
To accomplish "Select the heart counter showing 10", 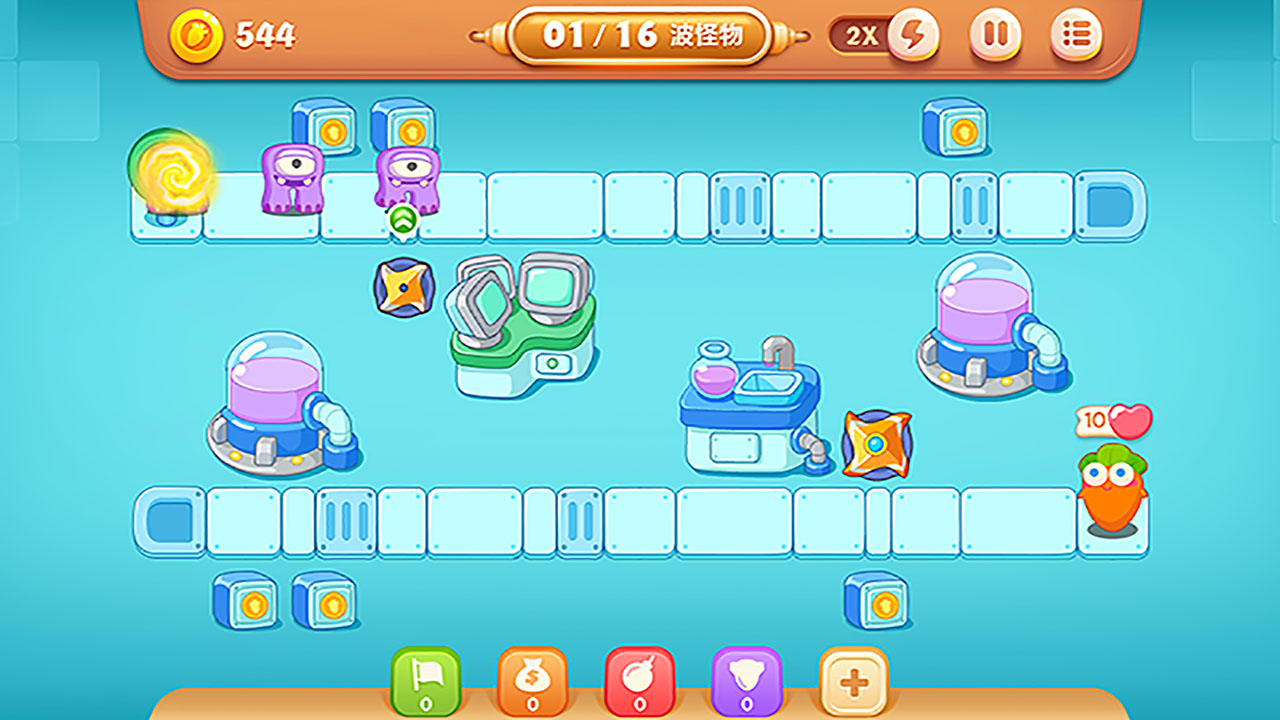I will click(1115, 421).
